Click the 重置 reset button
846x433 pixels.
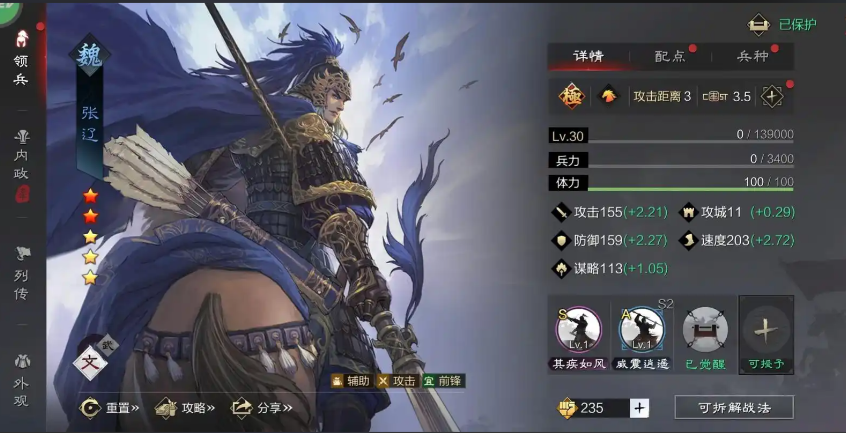110,407
